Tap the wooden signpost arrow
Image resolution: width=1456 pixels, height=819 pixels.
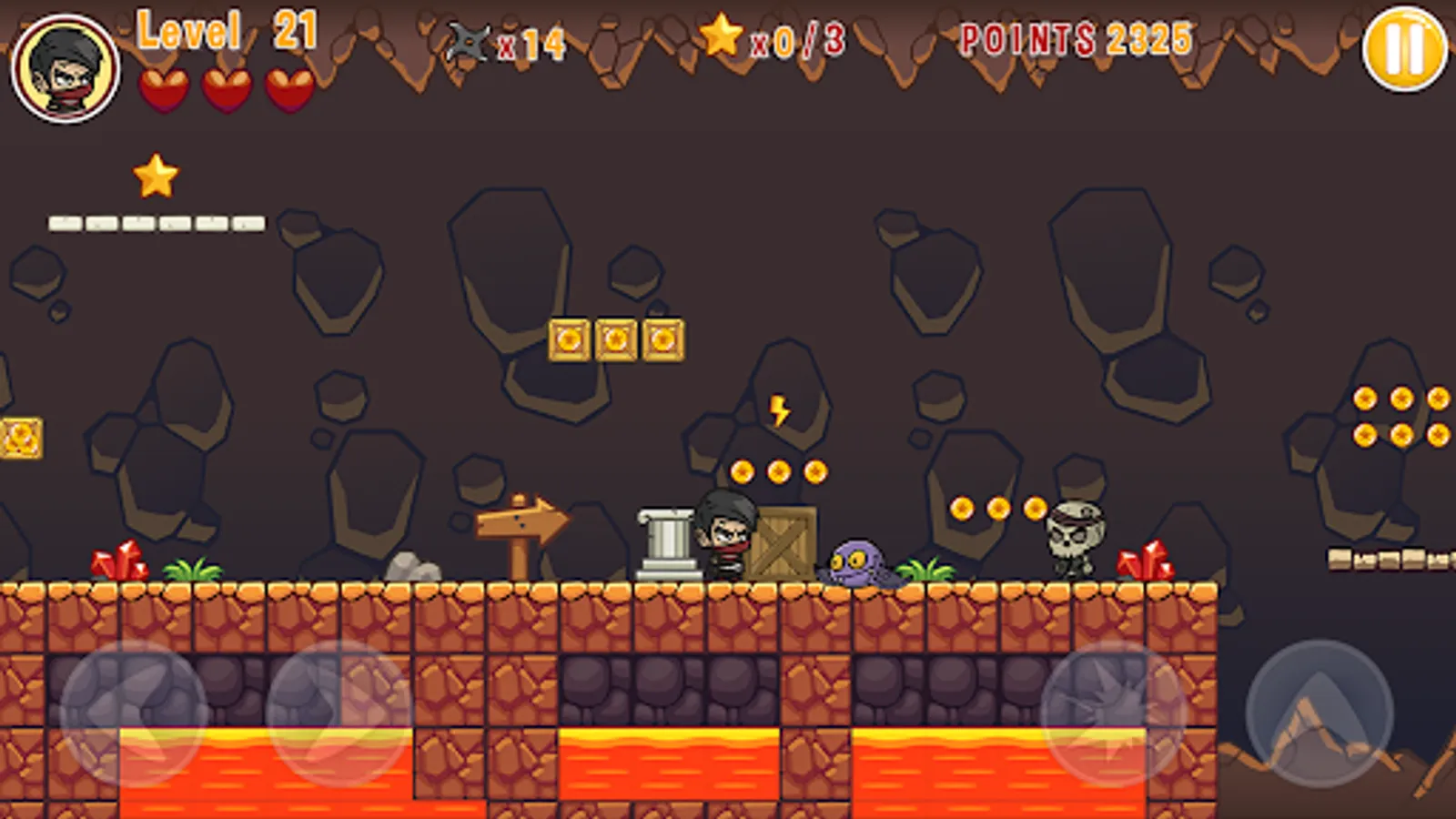519,523
